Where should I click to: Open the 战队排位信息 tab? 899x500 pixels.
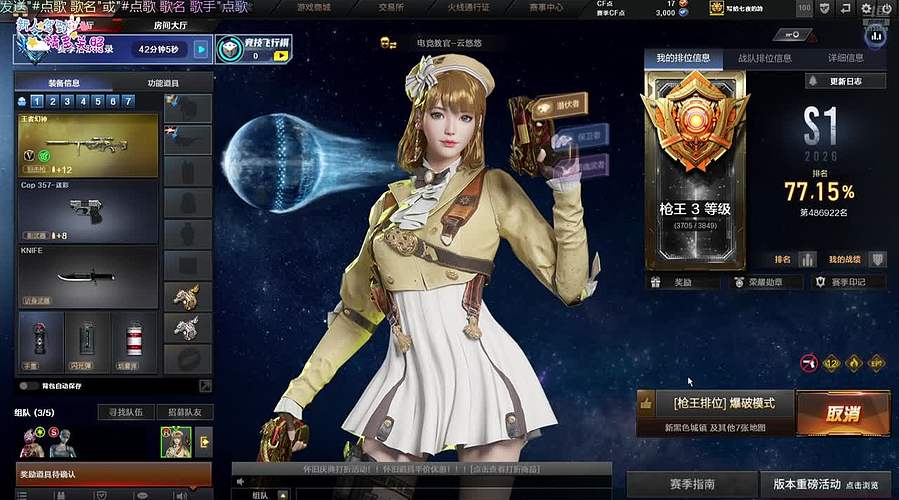765,59
